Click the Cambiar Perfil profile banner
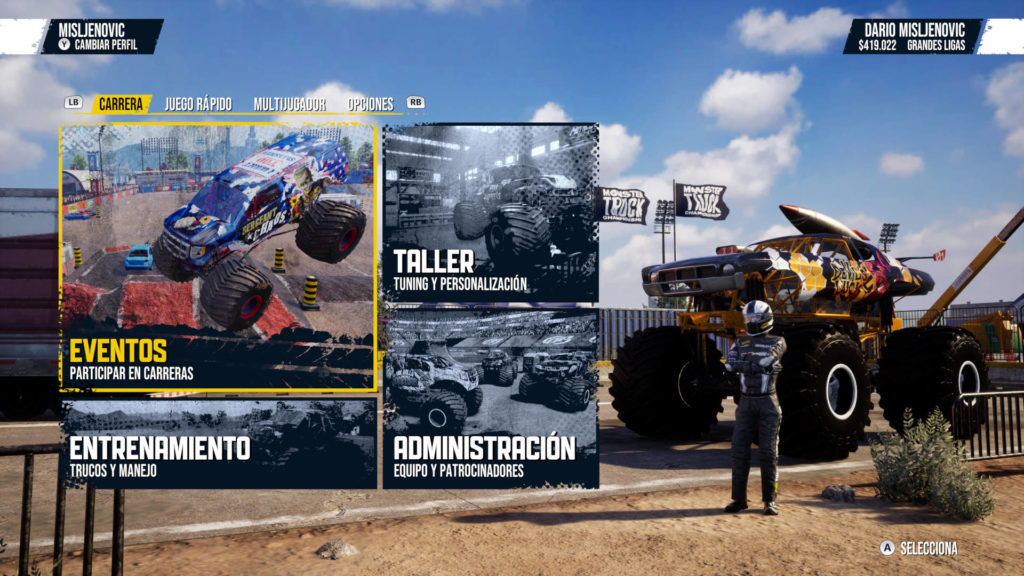Image resolution: width=1024 pixels, height=576 pixels. click(102, 37)
